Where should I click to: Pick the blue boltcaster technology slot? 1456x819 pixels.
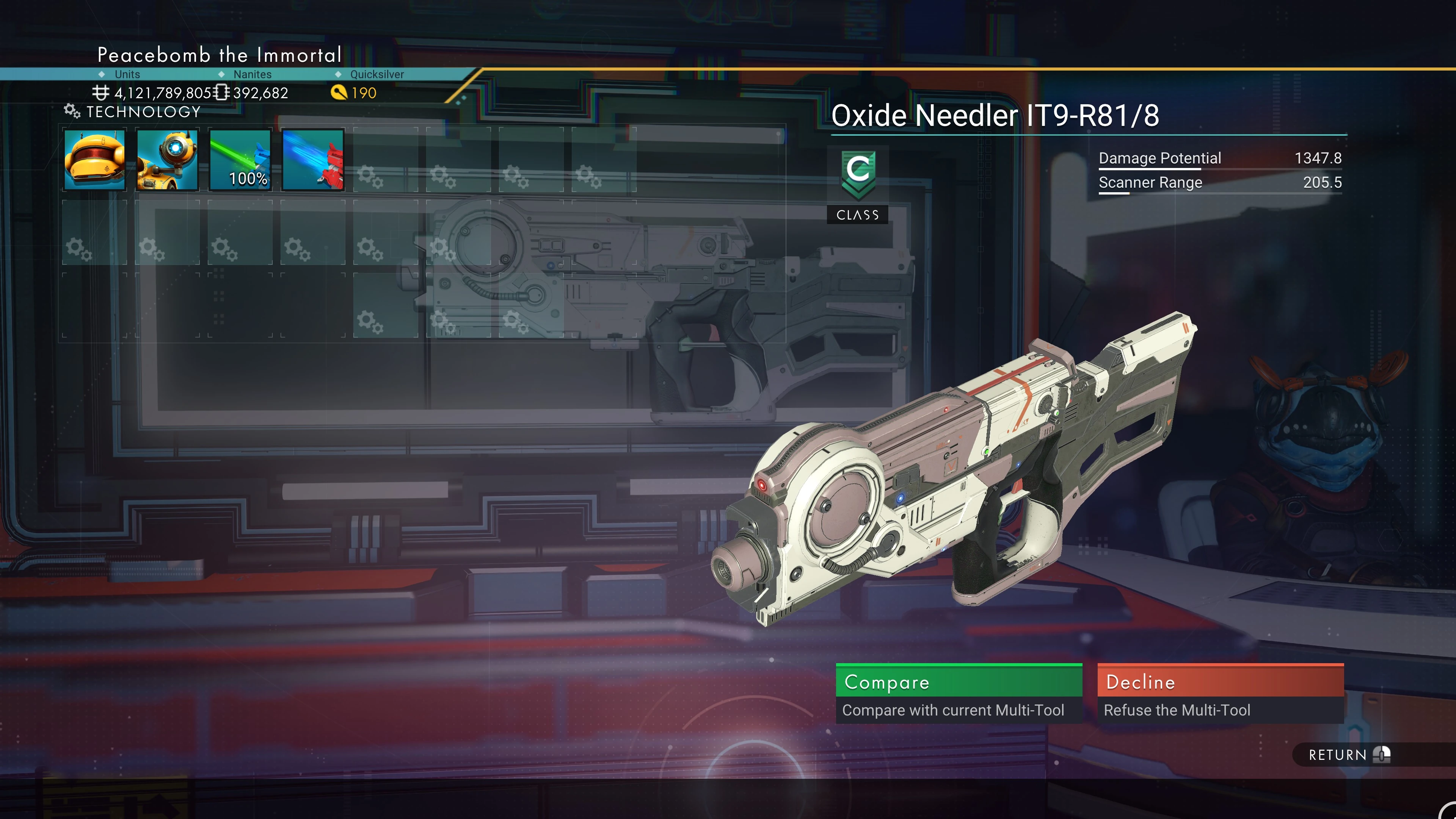click(x=312, y=160)
